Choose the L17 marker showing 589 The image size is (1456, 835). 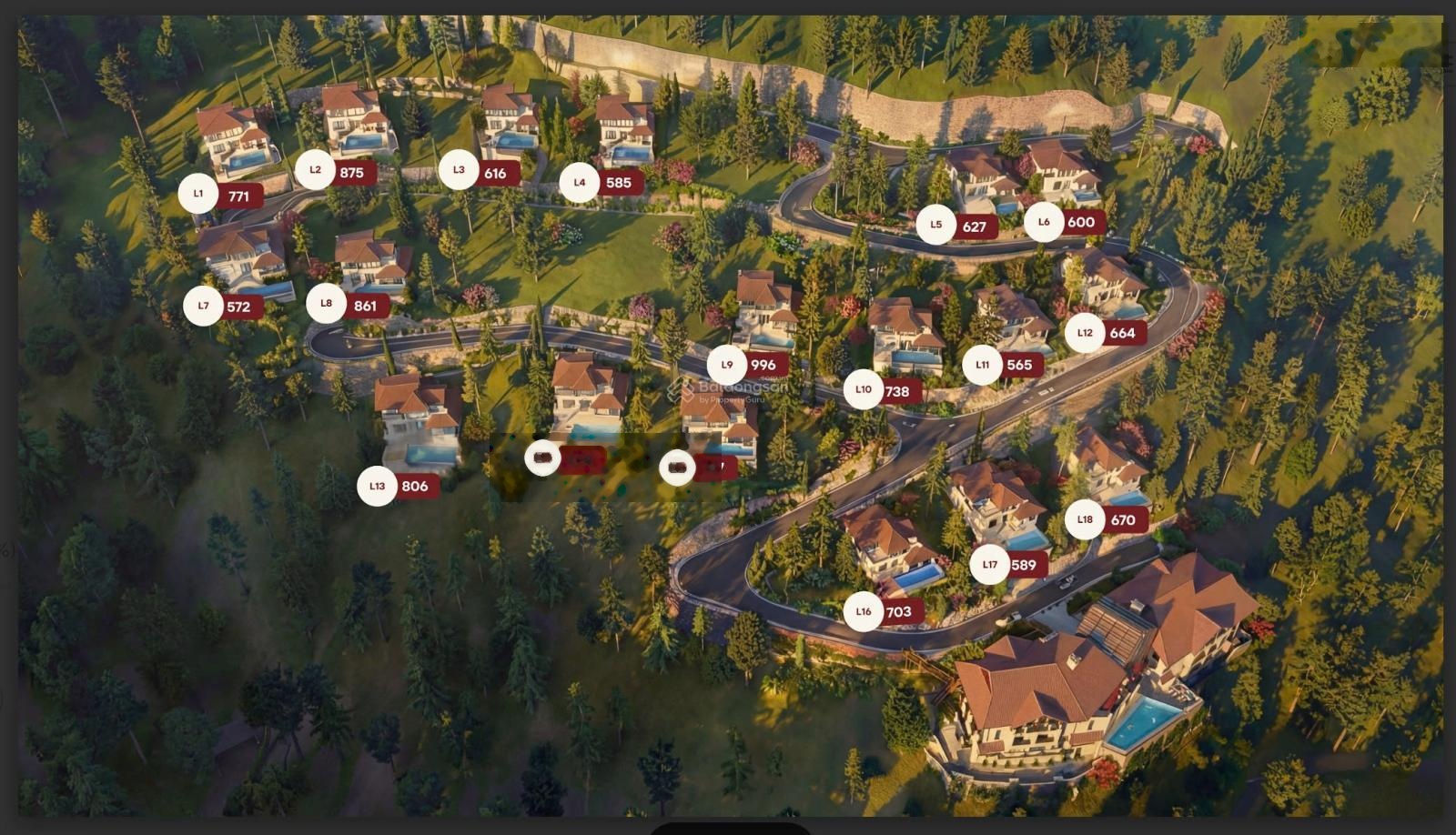990,565
